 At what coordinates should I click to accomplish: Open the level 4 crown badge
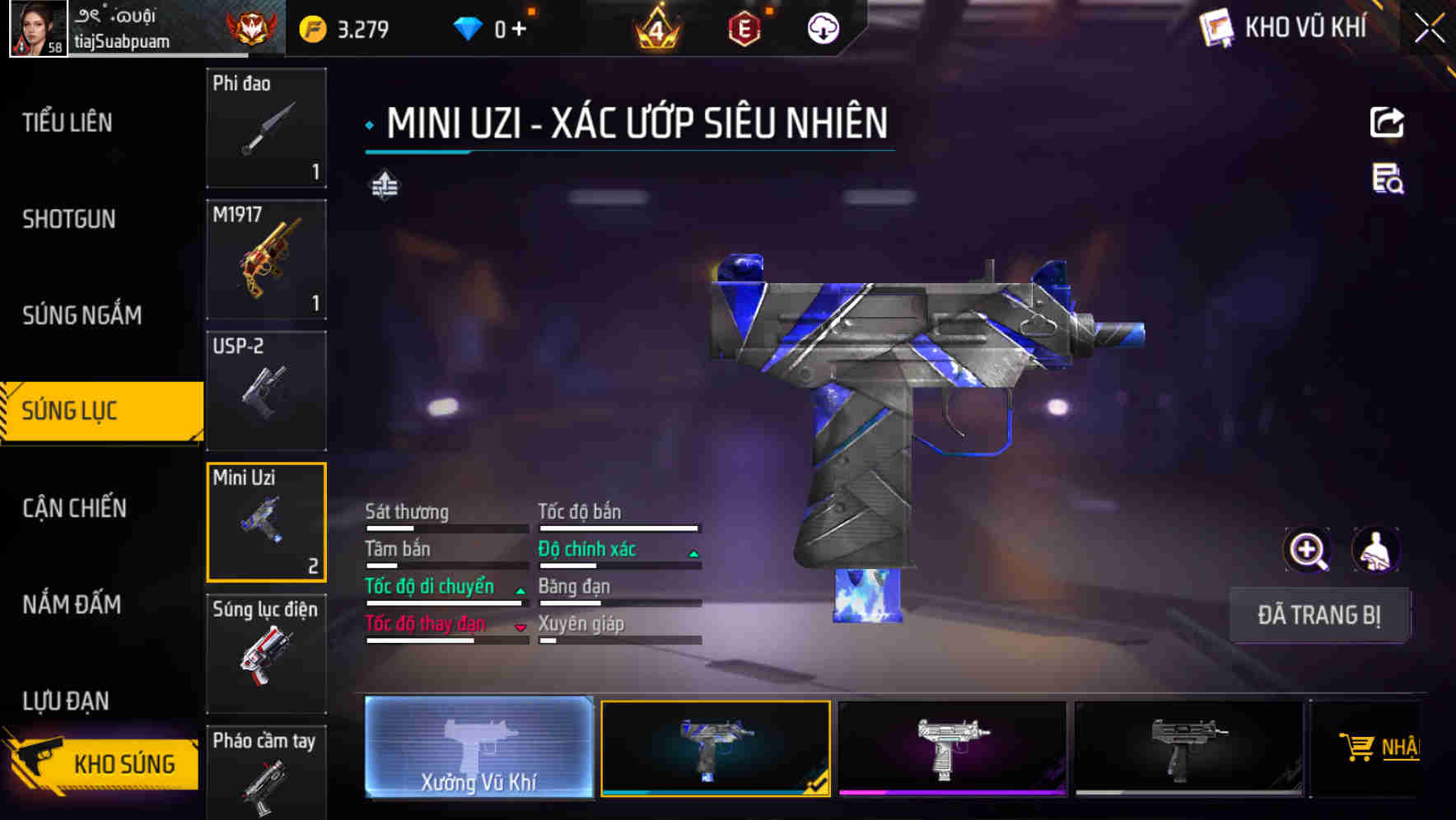click(655, 28)
